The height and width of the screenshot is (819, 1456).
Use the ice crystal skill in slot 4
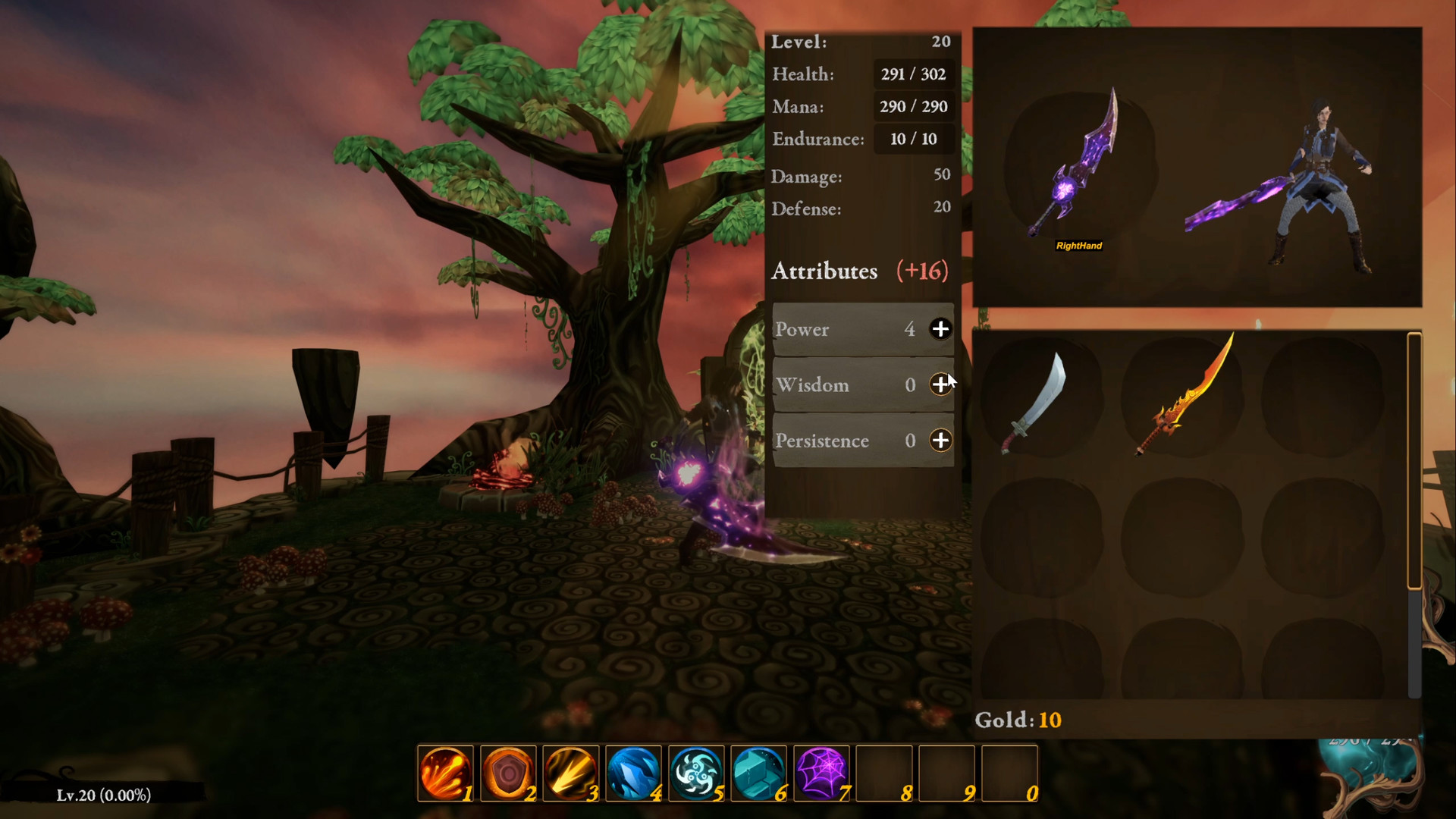(x=635, y=773)
